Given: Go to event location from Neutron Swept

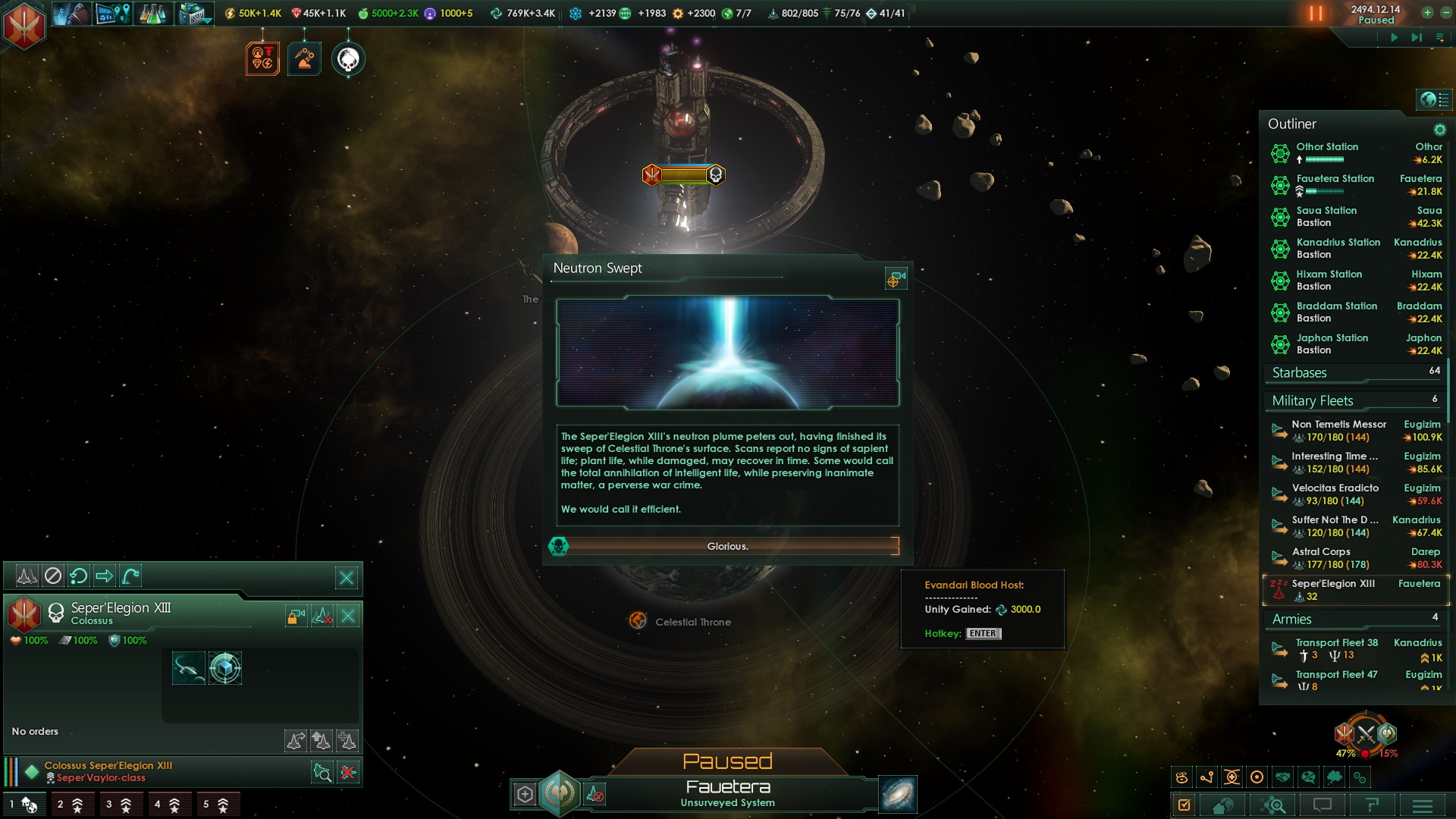Looking at the screenshot, I should (x=896, y=280).
